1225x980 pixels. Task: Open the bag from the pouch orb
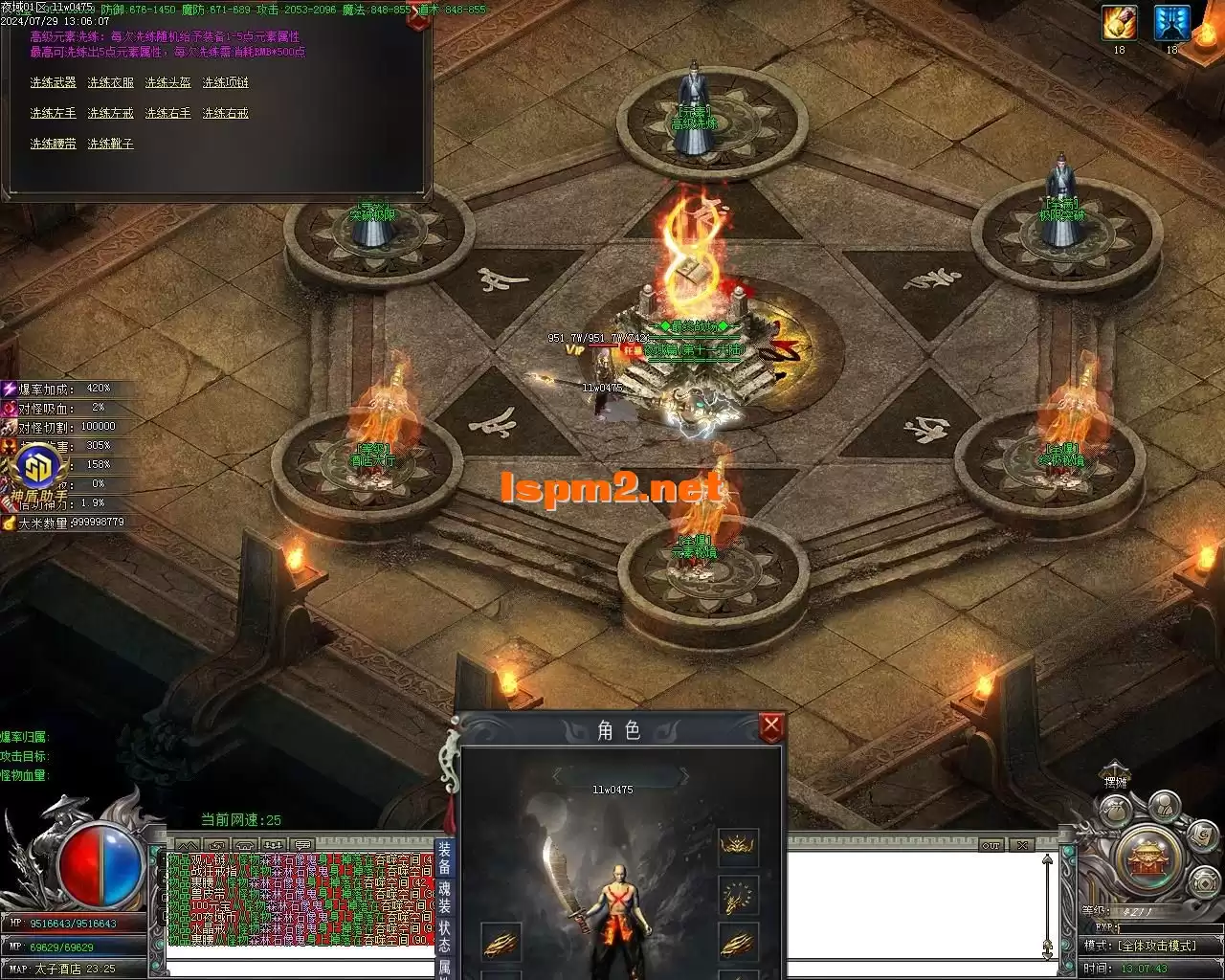click(1113, 813)
